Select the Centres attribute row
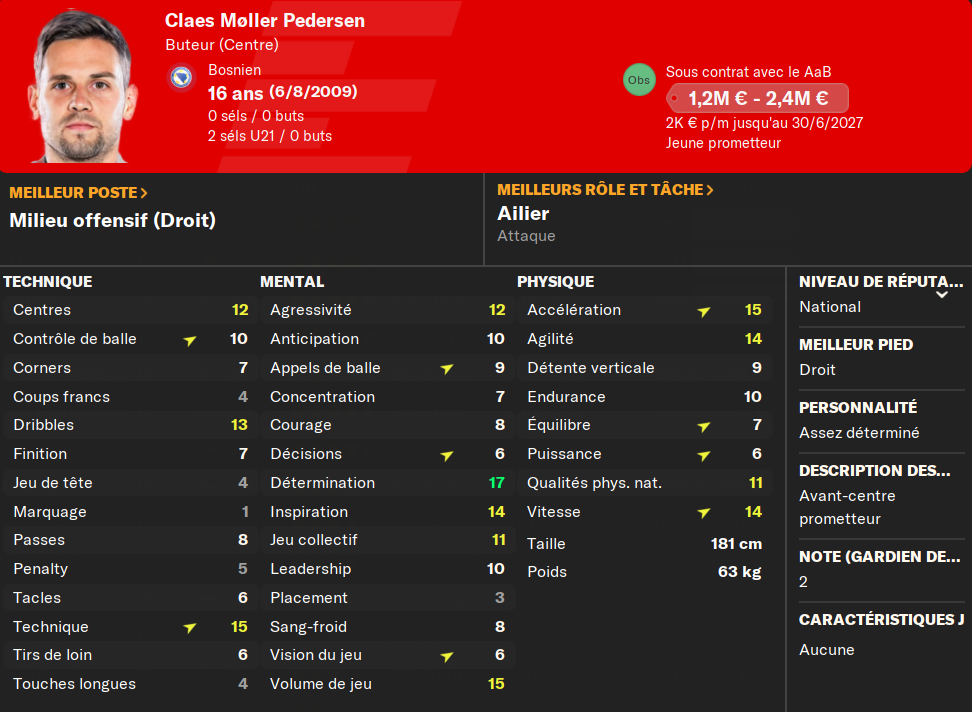The height and width of the screenshot is (712, 972). tap(129, 310)
